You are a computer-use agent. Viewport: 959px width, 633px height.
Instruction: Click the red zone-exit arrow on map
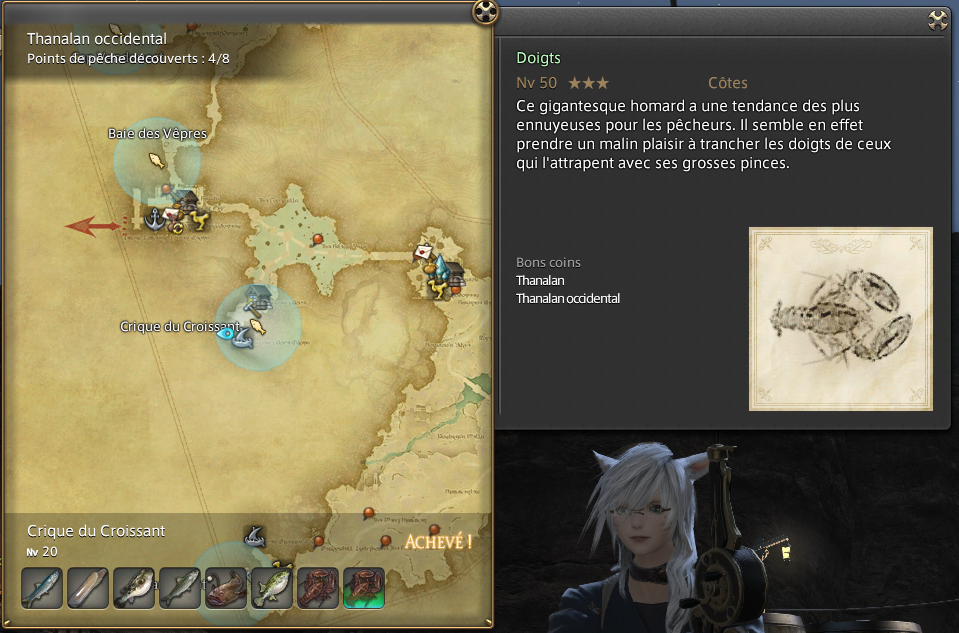92,226
